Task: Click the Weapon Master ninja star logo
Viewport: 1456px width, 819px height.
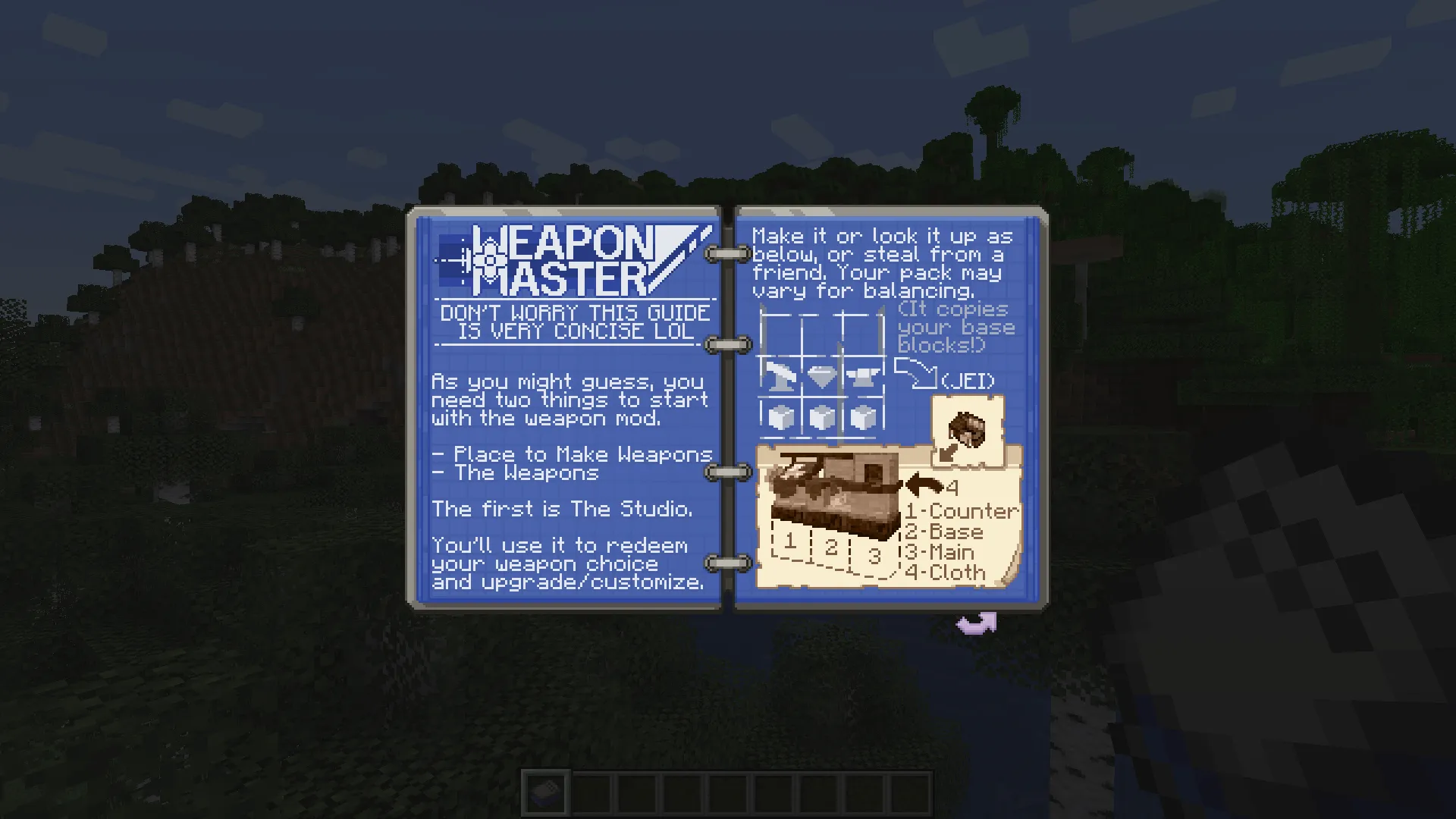Action: tap(489, 259)
